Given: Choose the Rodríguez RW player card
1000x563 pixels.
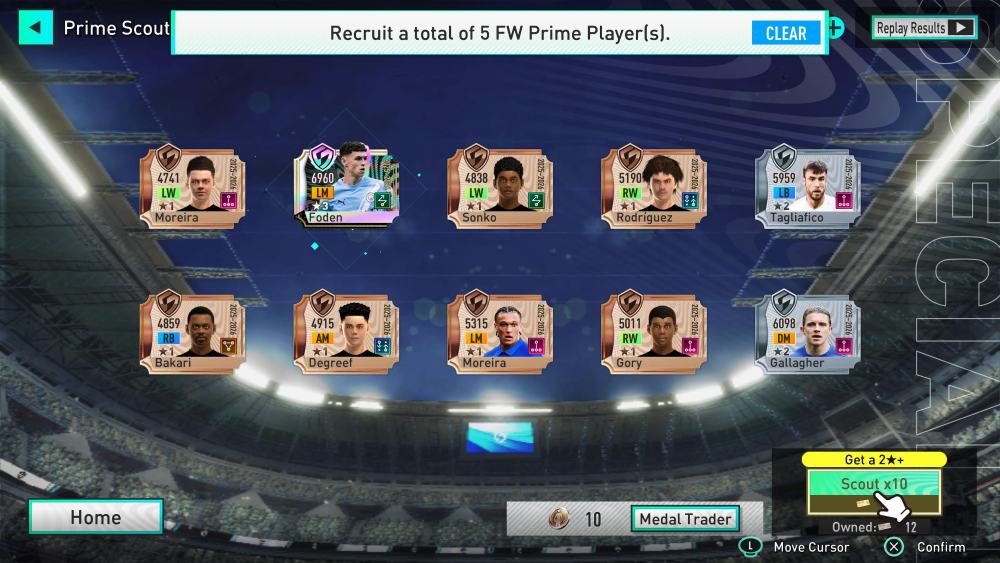Looking at the screenshot, I should pyautogui.click(x=653, y=187).
